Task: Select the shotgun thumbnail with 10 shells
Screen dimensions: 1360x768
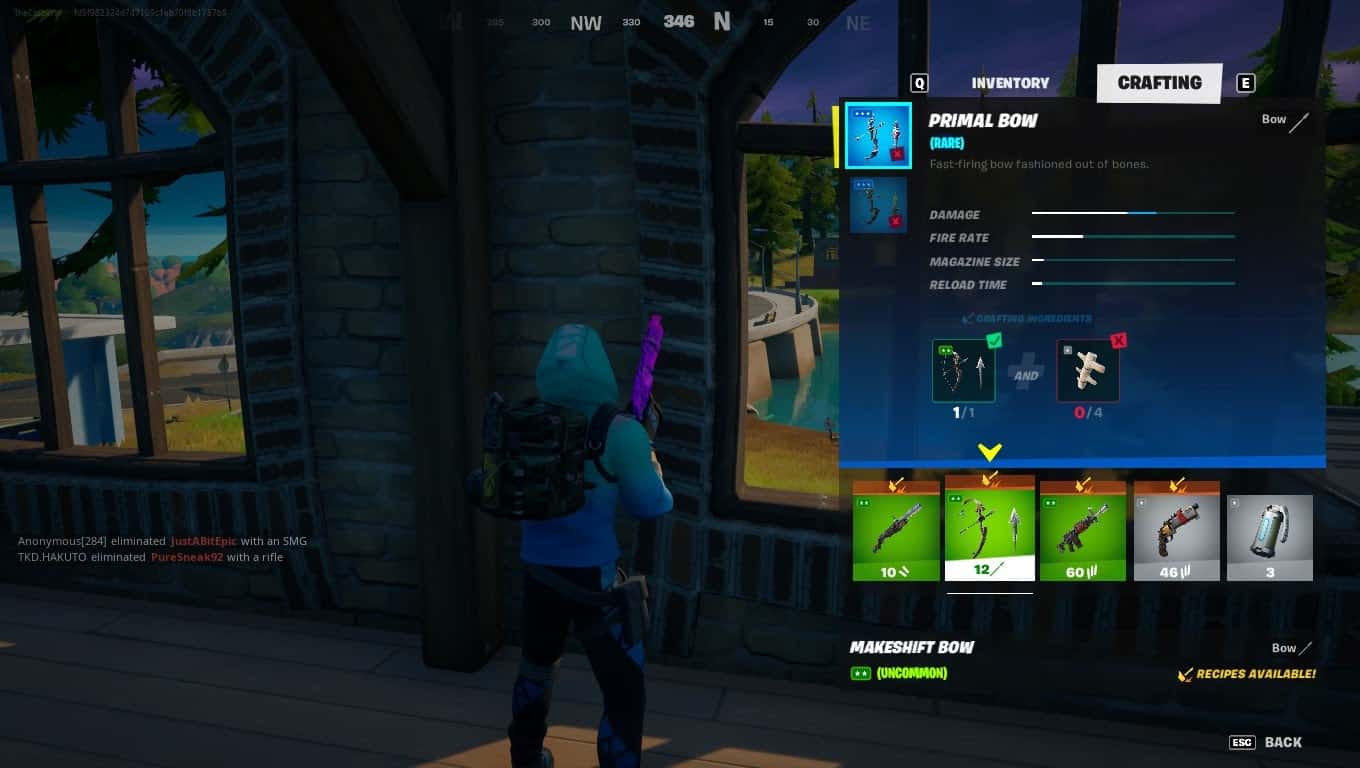Action: pyautogui.click(x=896, y=530)
